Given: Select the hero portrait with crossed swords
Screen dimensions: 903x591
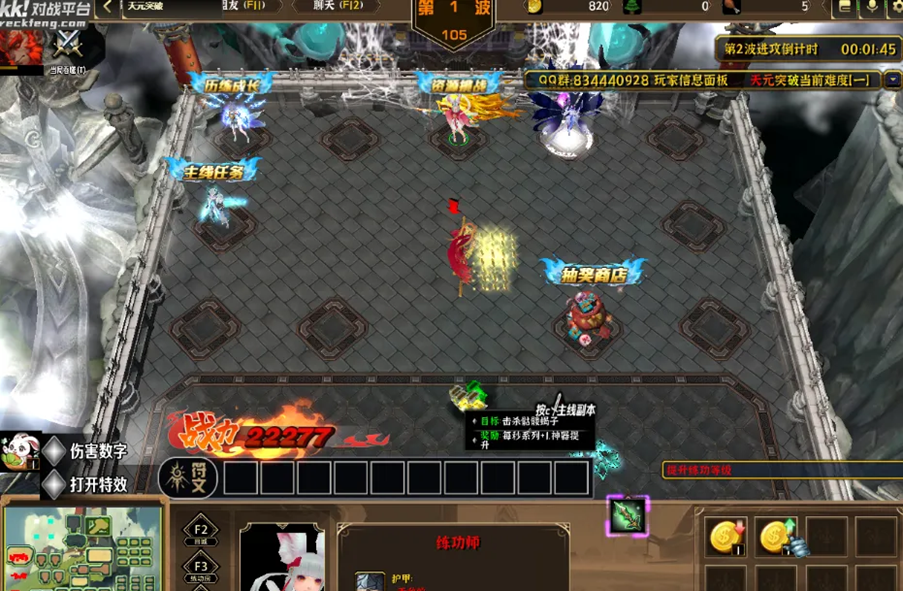Looking at the screenshot, I should coord(68,42).
